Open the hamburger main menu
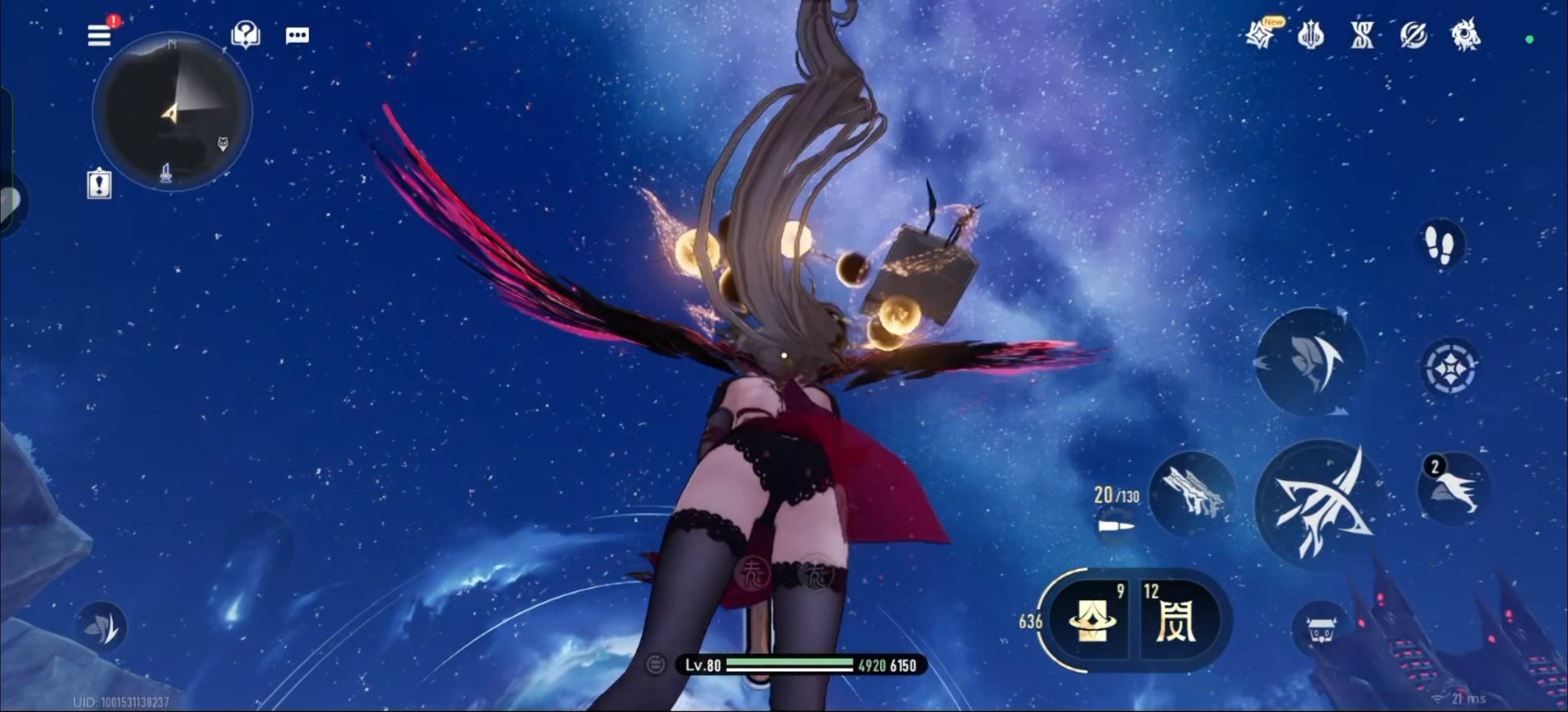This screenshot has height=712, width=1568. [99, 35]
